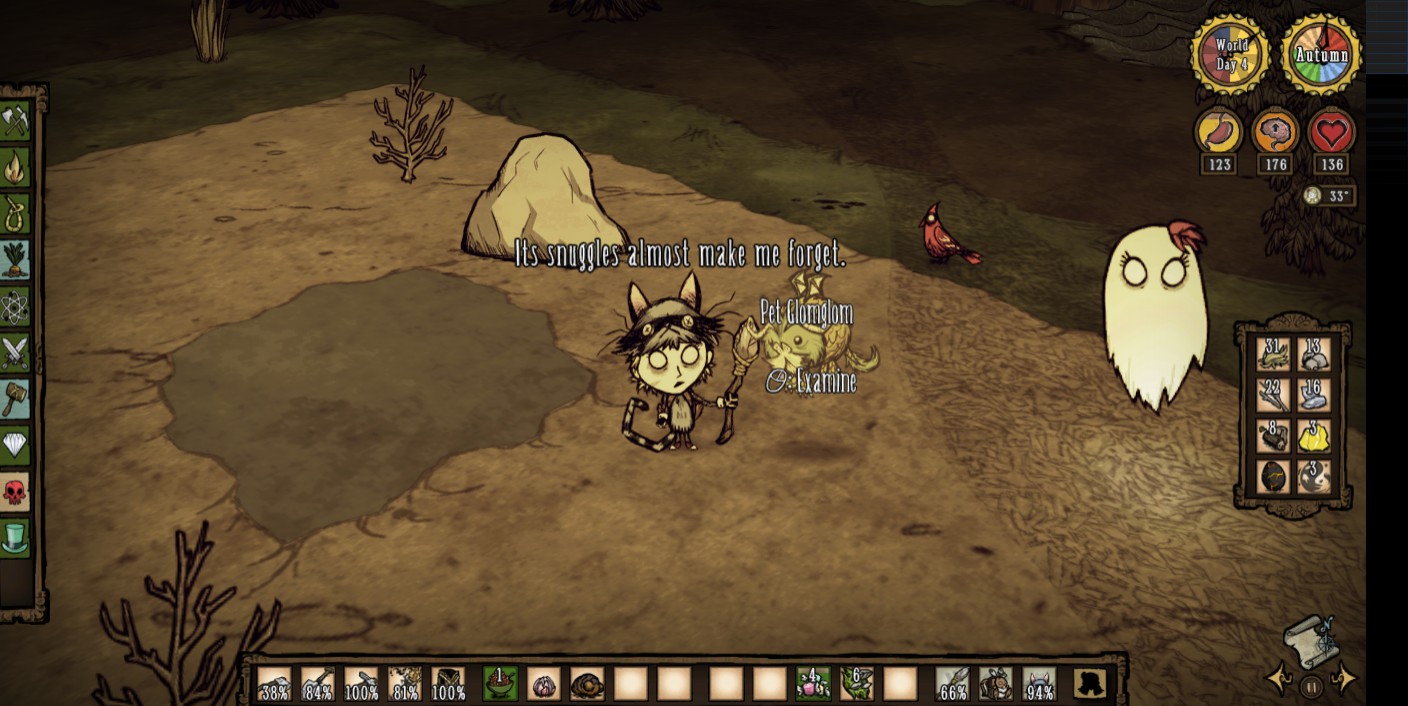Rotate the camera right
Screen dimensions: 1408x706
1345,680
